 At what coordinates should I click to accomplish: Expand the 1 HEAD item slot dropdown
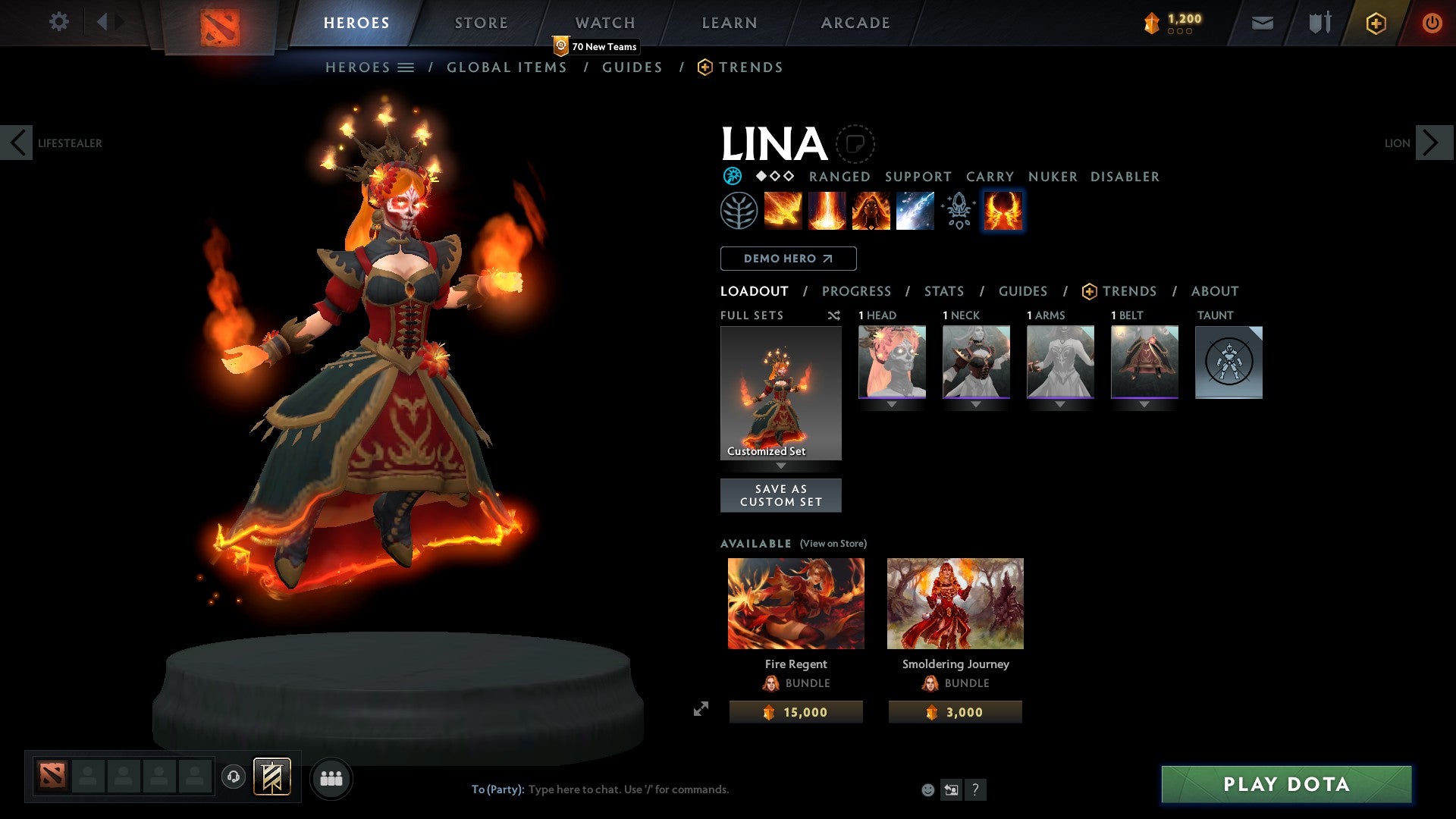click(891, 404)
